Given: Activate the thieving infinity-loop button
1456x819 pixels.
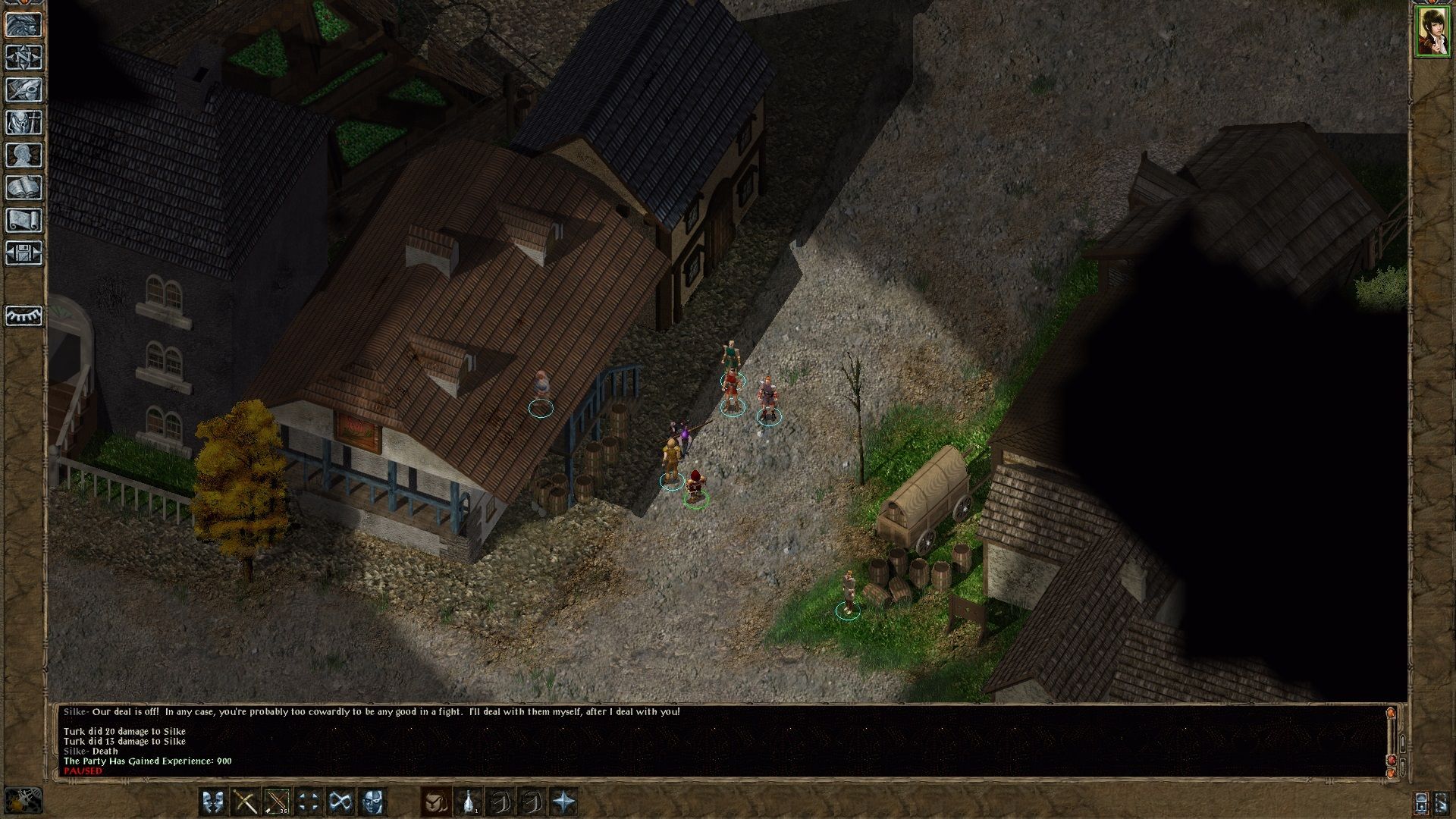Looking at the screenshot, I should (x=340, y=802).
